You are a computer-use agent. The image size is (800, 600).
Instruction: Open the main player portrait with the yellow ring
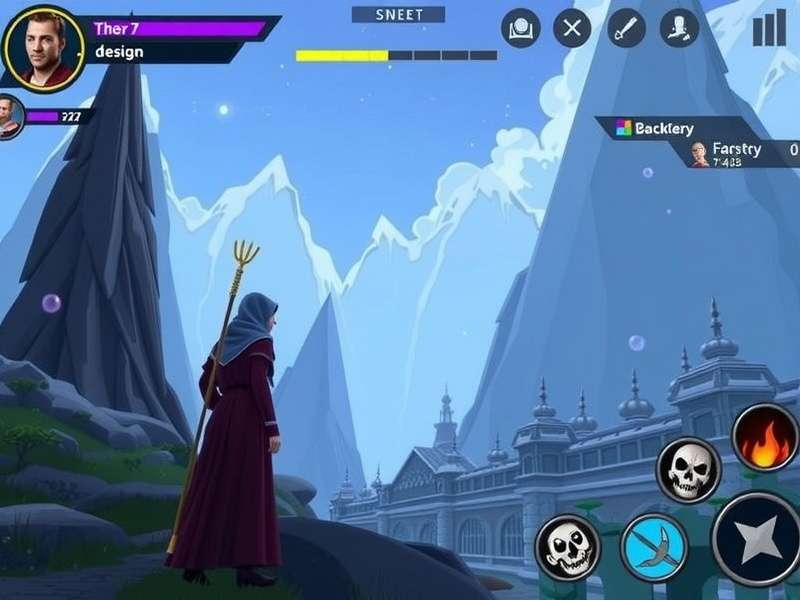tap(42, 46)
